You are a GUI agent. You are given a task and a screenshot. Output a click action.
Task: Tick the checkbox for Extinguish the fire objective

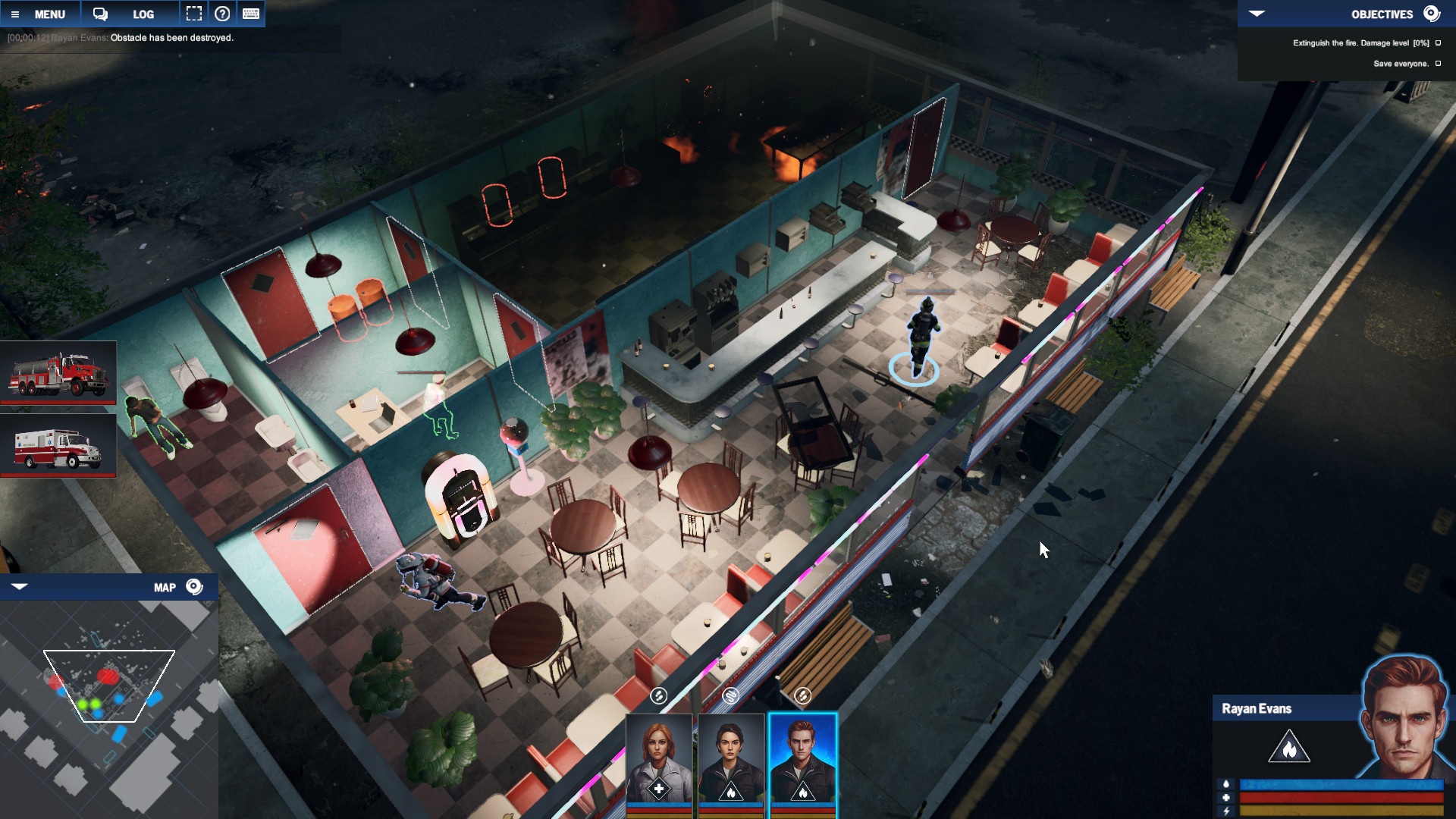[x=1437, y=43]
